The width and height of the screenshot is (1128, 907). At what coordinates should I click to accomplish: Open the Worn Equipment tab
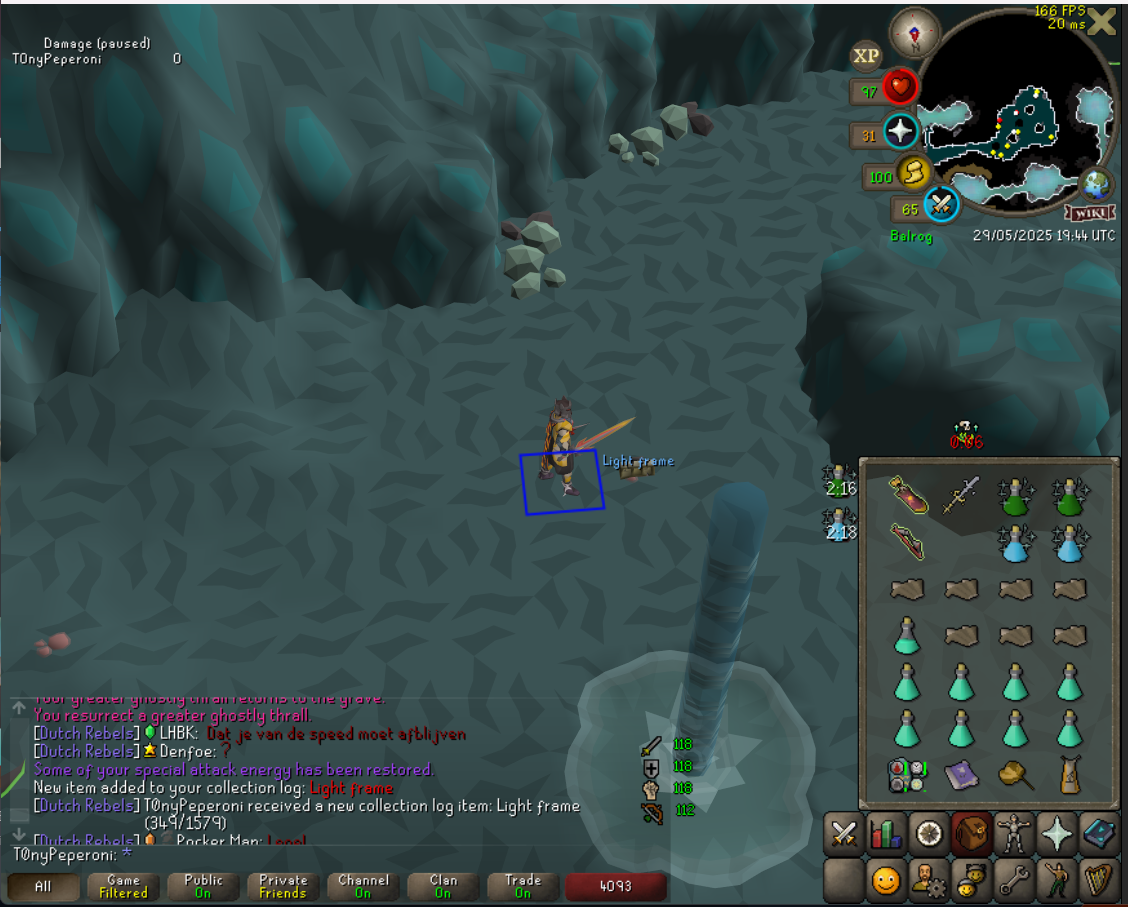(1015, 833)
